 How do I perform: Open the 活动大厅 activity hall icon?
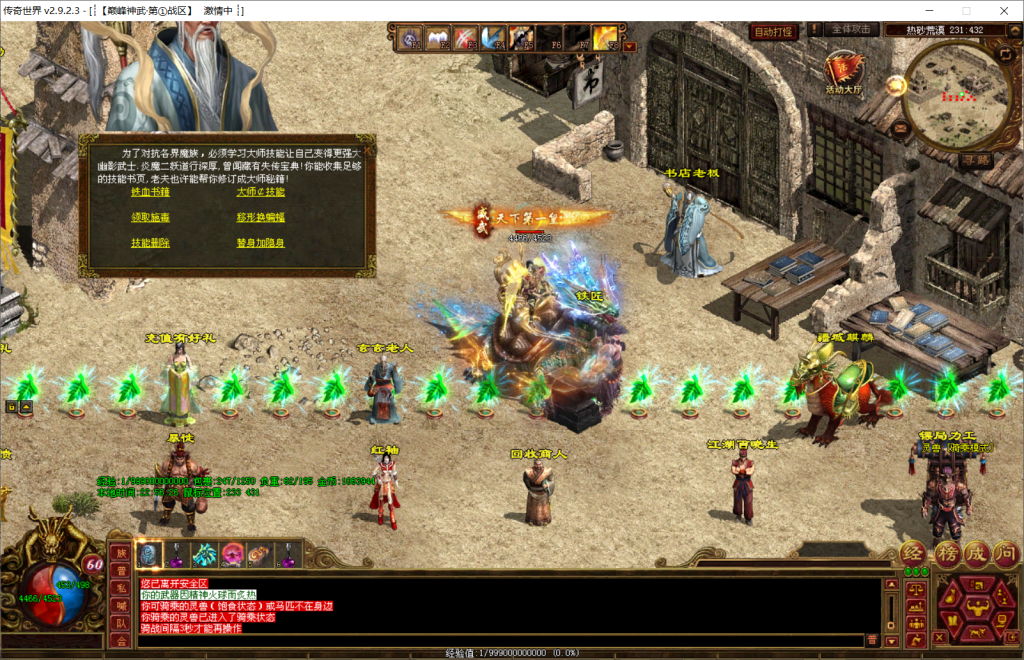coord(843,72)
